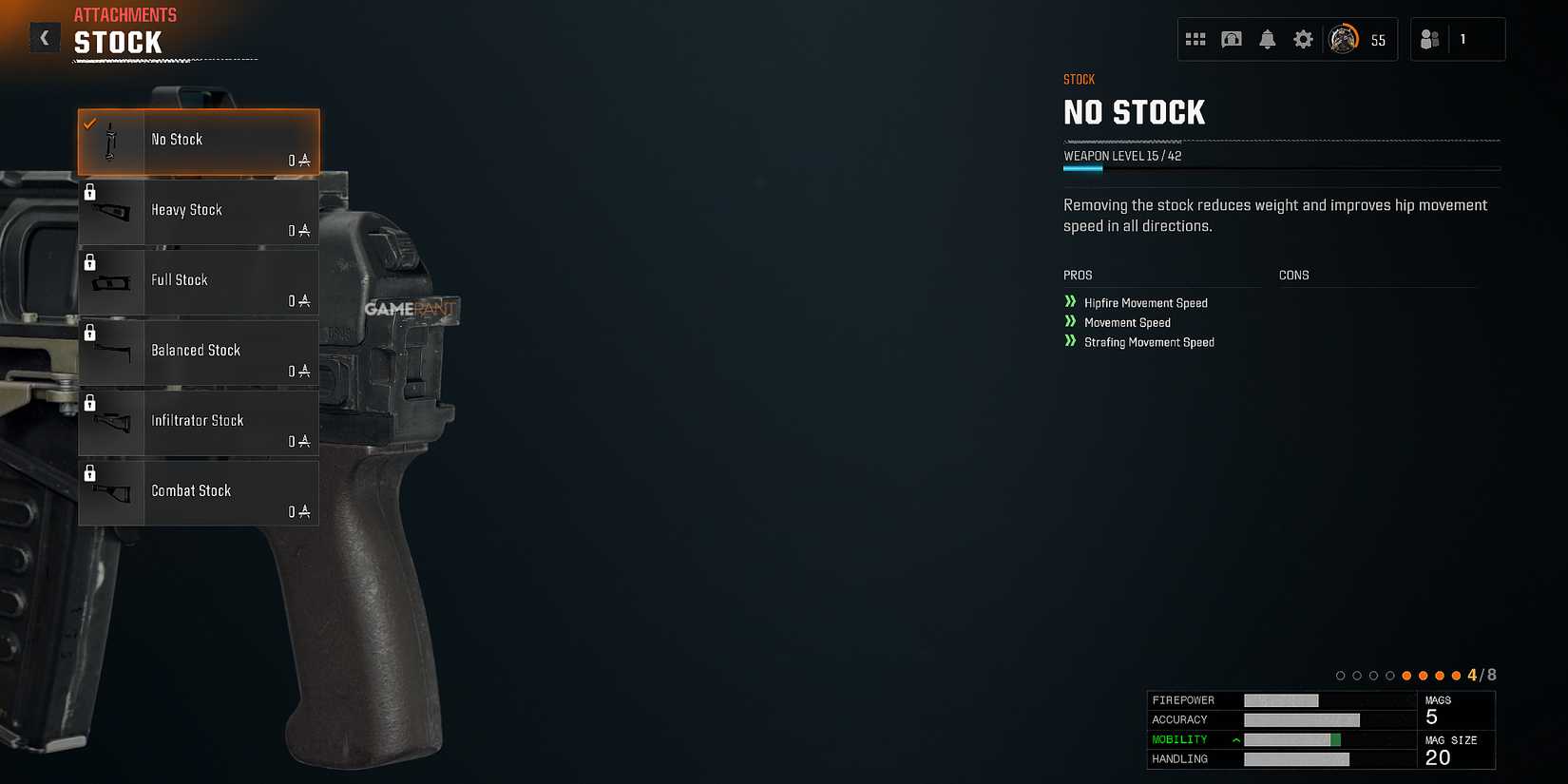Expand the Movement Speed pro chevron
This screenshot has width=1568, height=784.
(x=1071, y=322)
